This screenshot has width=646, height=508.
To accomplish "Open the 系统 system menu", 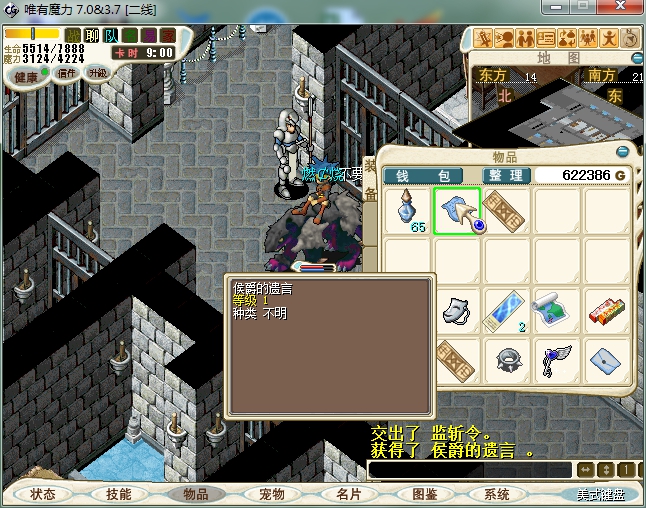I will coord(497,494).
